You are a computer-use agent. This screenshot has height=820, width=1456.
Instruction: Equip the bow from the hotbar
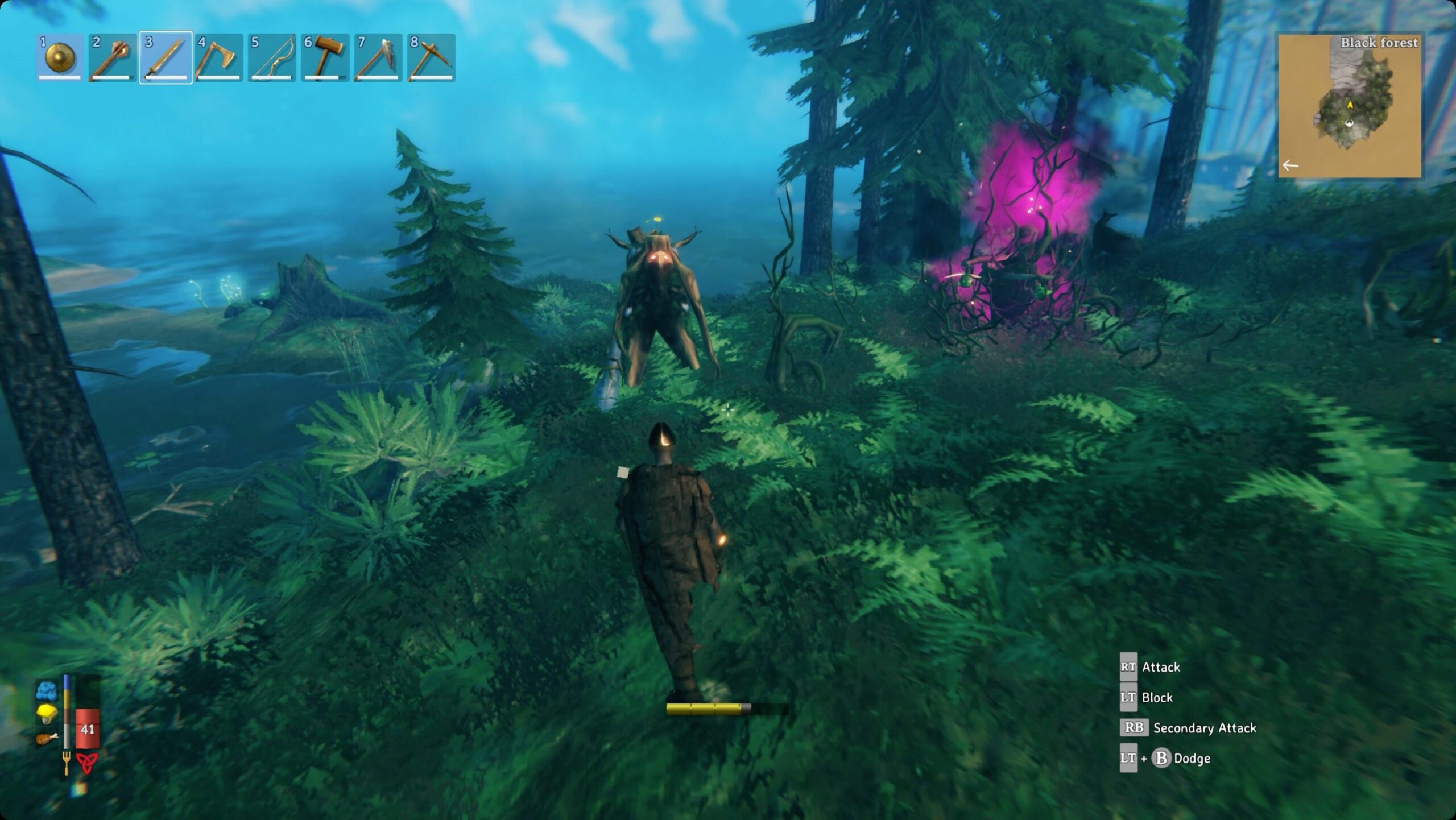coord(272,57)
